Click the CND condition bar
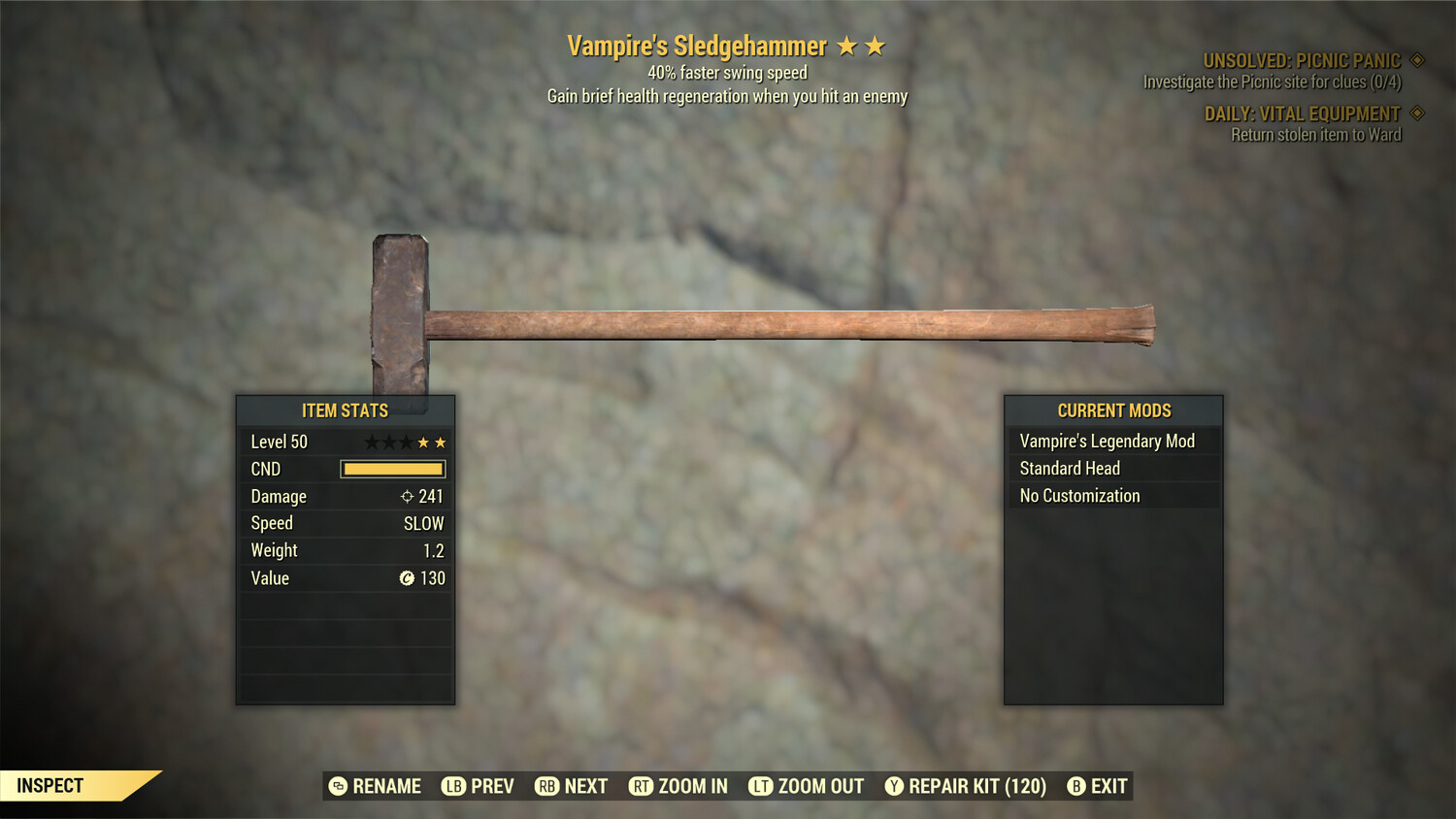Image resolution: width=1456 pixels, height=819 pixels. tap(392, 469)
